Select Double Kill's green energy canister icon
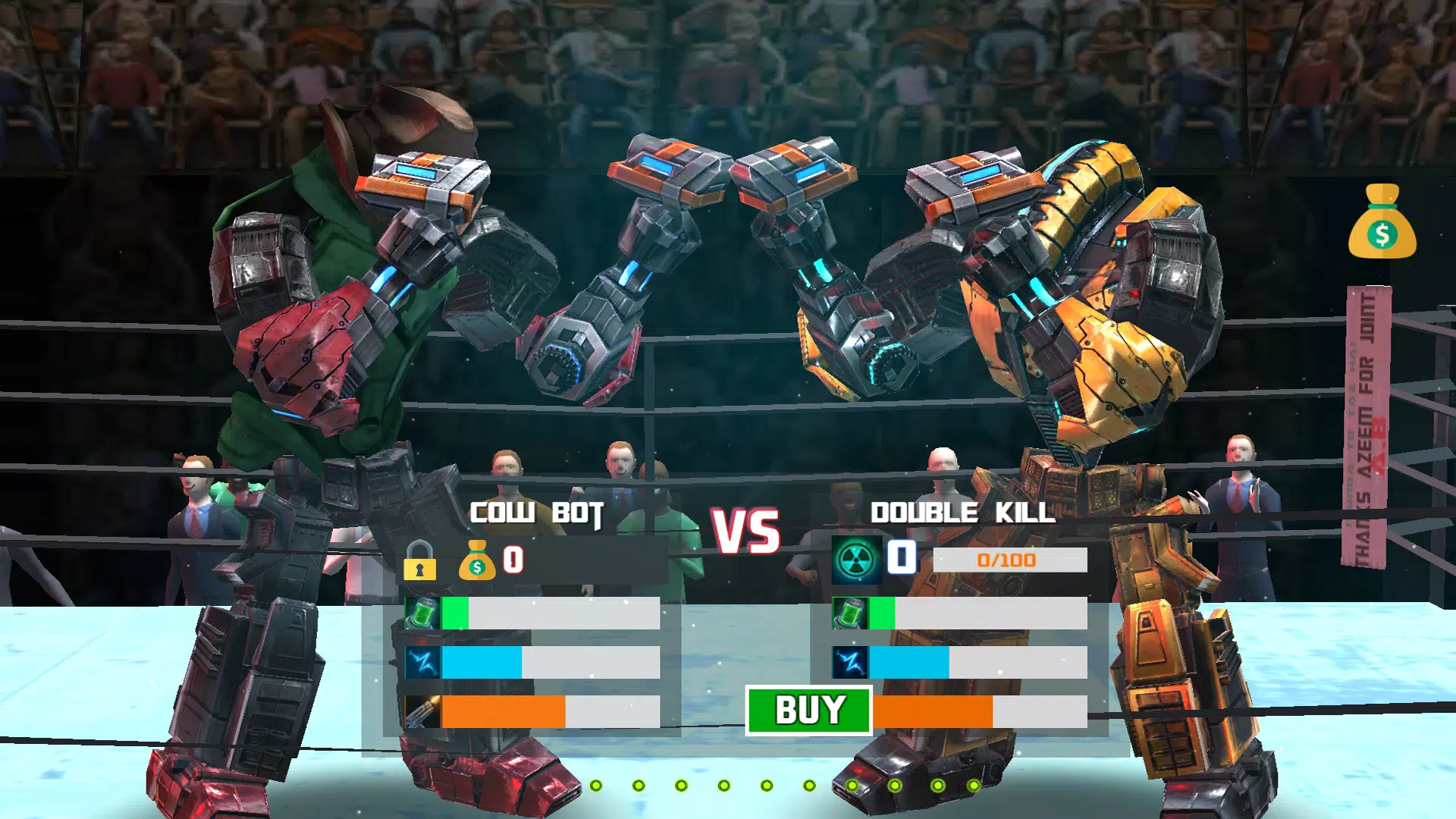 click(851, 612)
